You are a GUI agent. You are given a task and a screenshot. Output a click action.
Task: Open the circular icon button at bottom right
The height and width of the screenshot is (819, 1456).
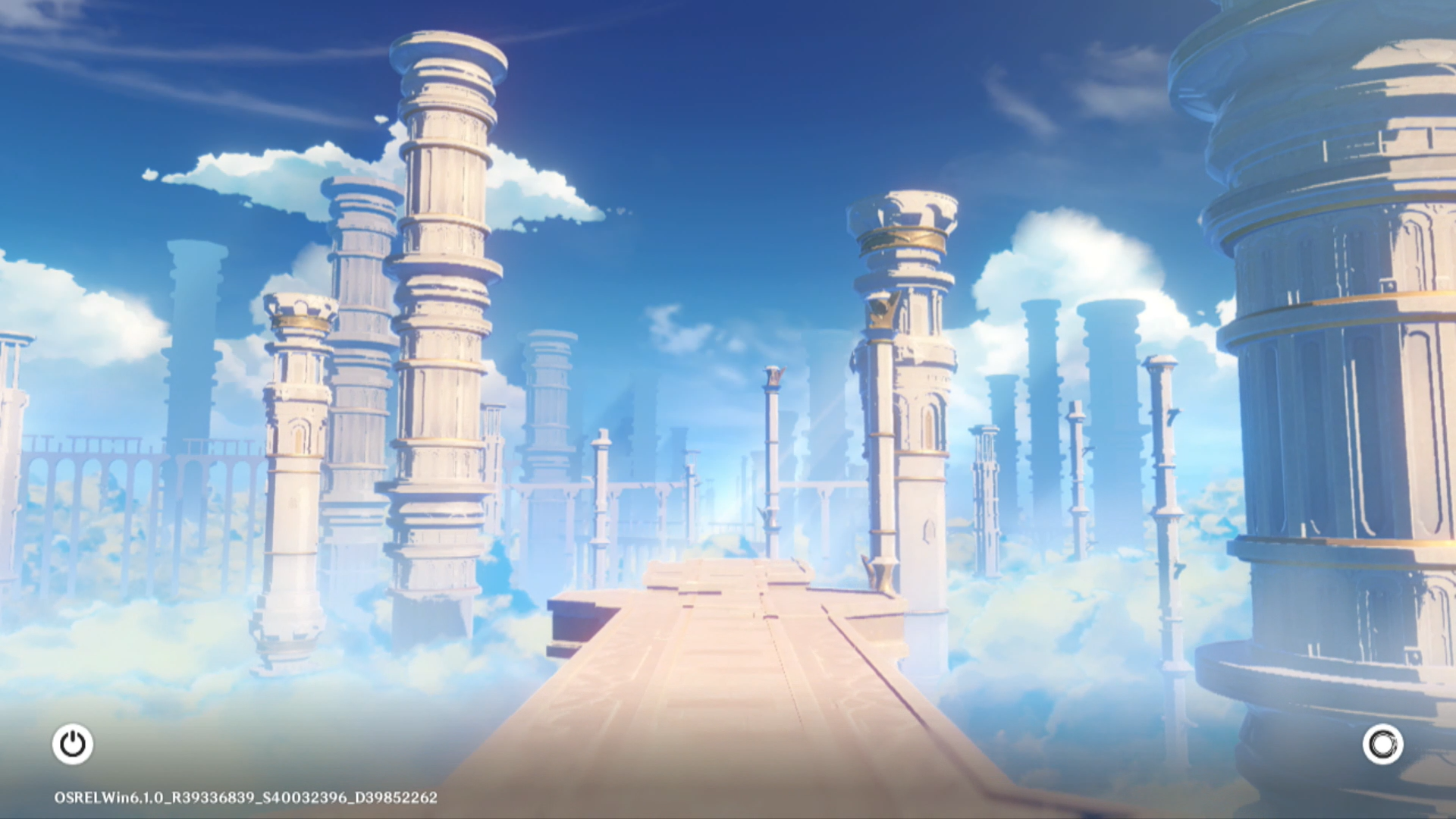pos(1382,744)
